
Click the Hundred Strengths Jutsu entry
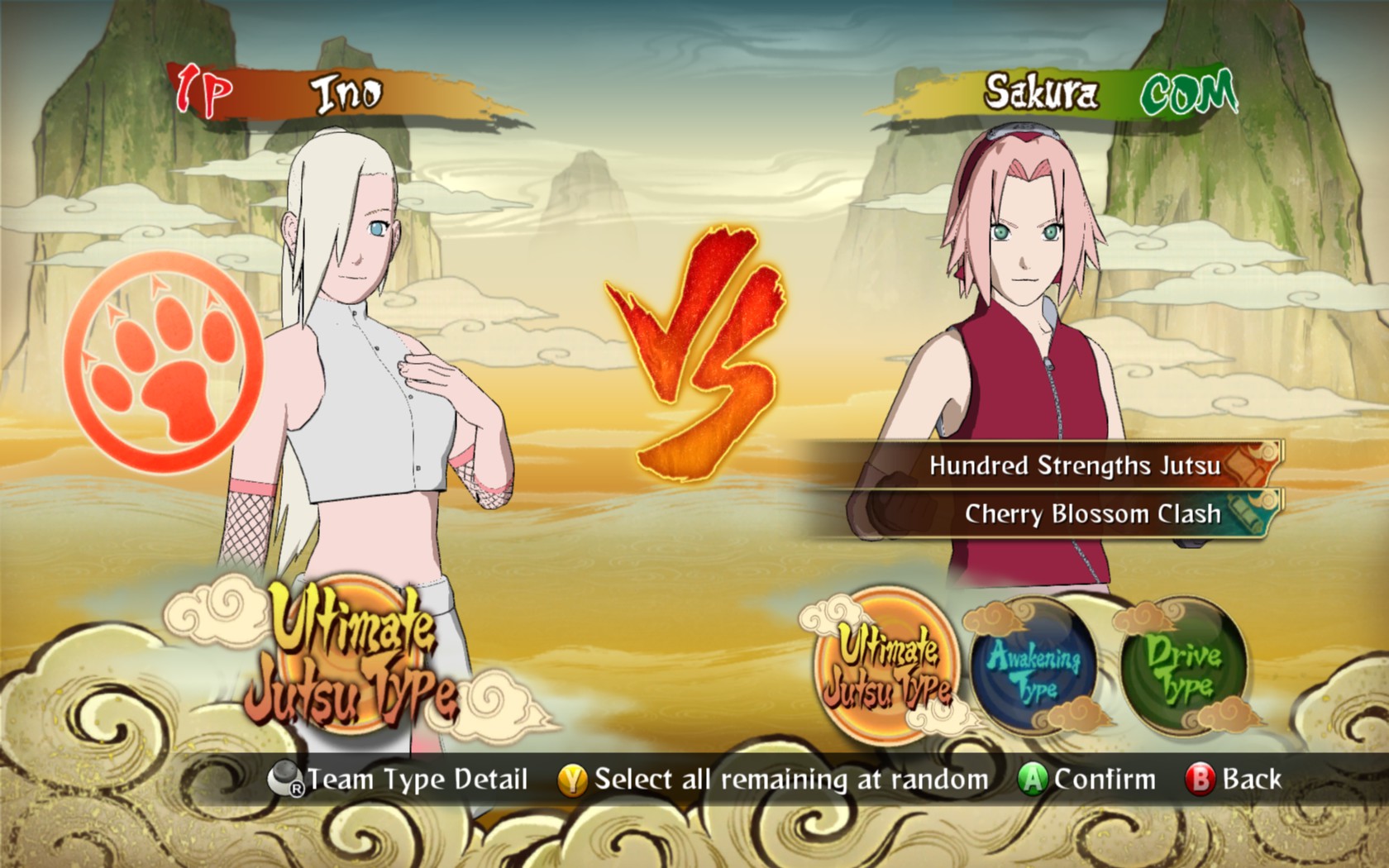(1073, 465)
